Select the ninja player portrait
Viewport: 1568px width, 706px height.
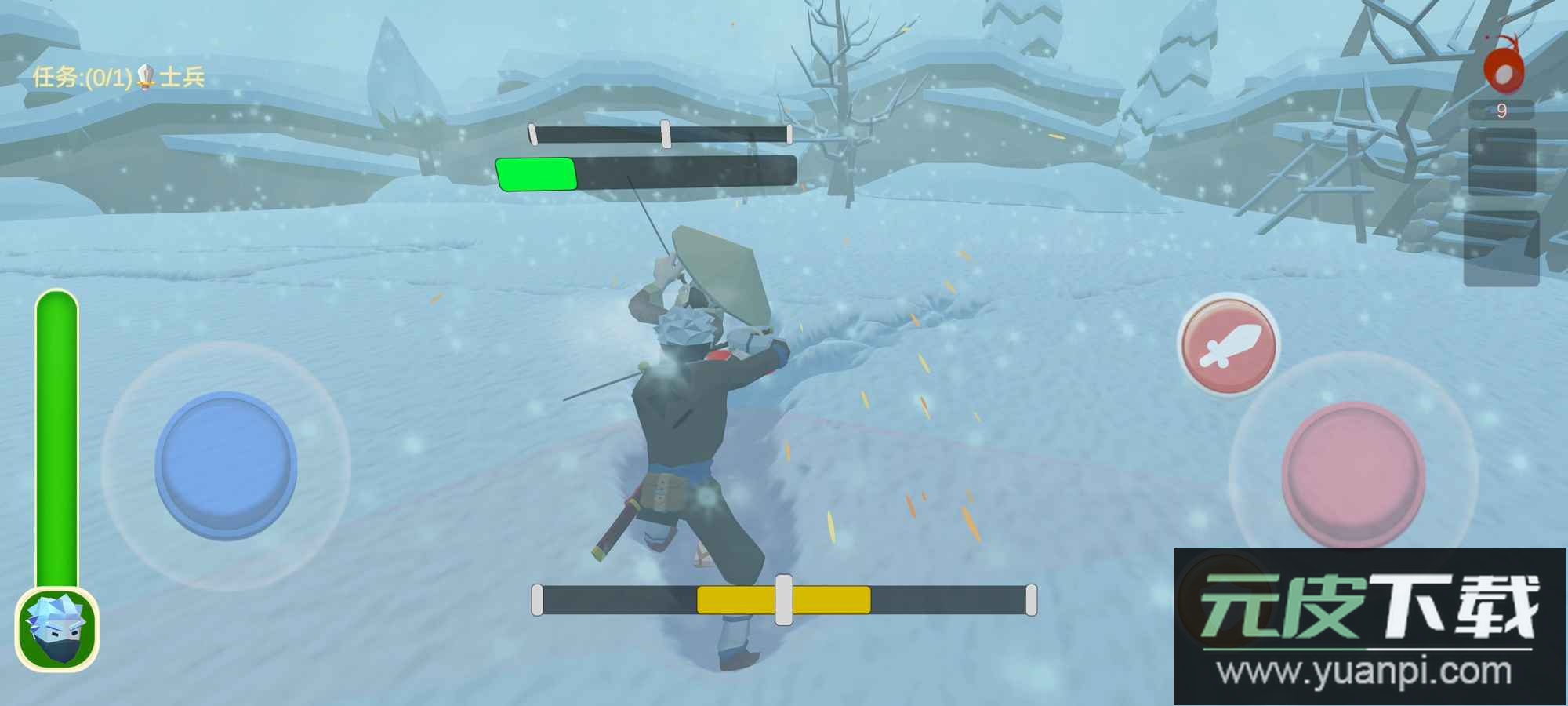56,629
